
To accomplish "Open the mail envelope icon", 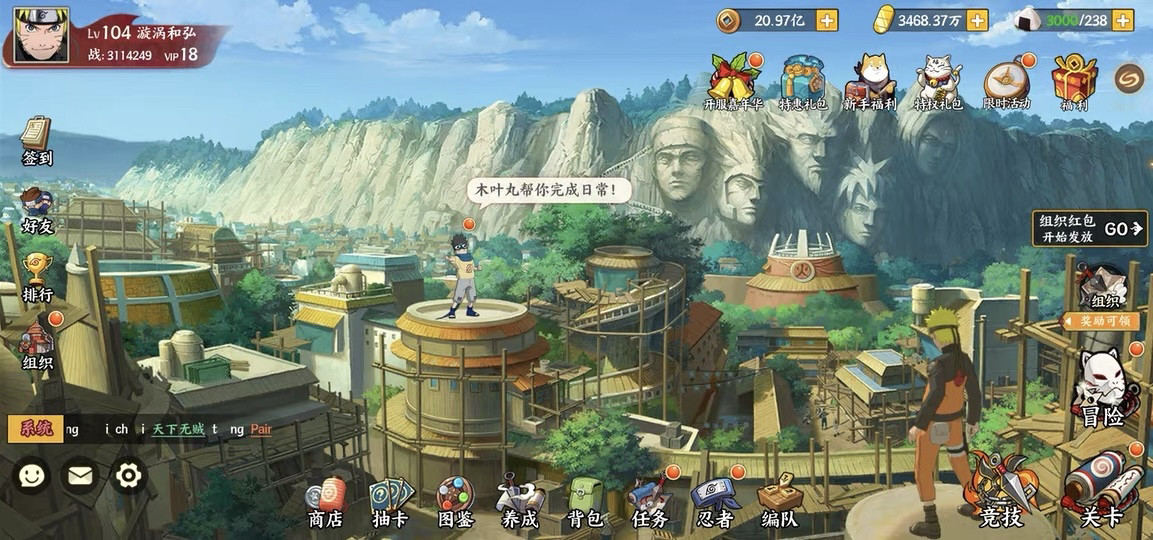I will click(x=79, y=476).
